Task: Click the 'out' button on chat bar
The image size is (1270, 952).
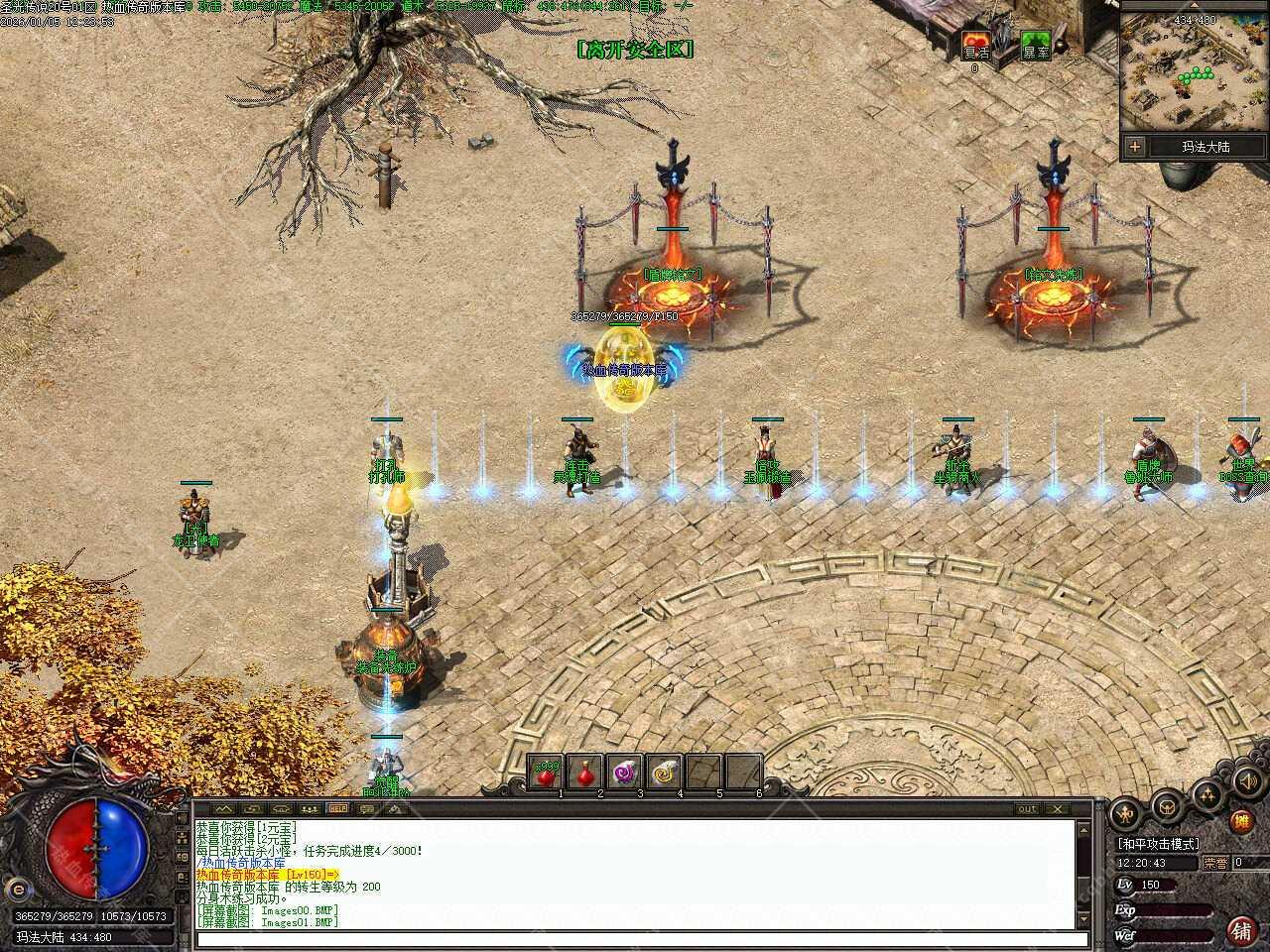Action: pos(1027,809)
